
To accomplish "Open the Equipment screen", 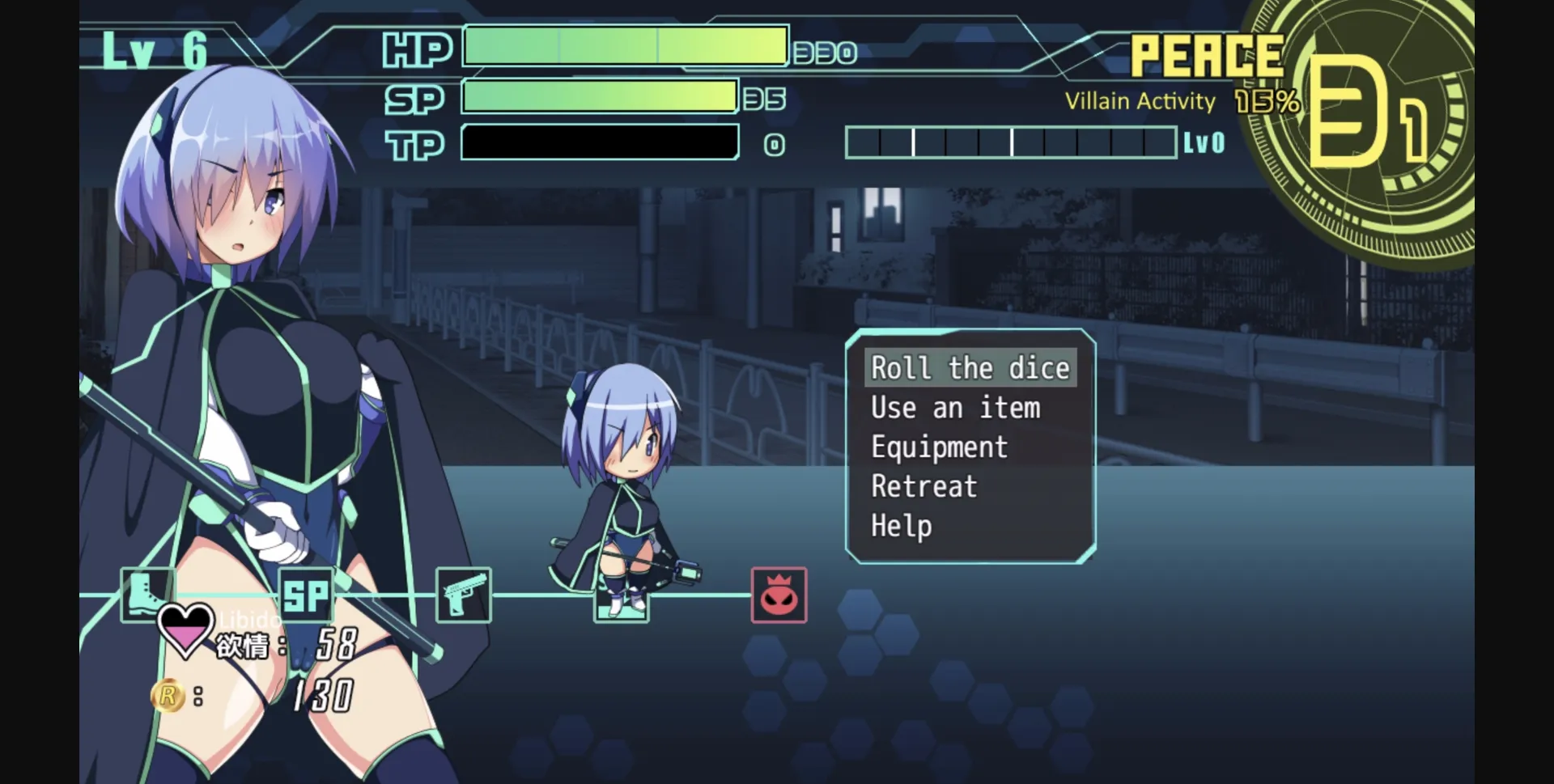I will (x=939, y=447).
